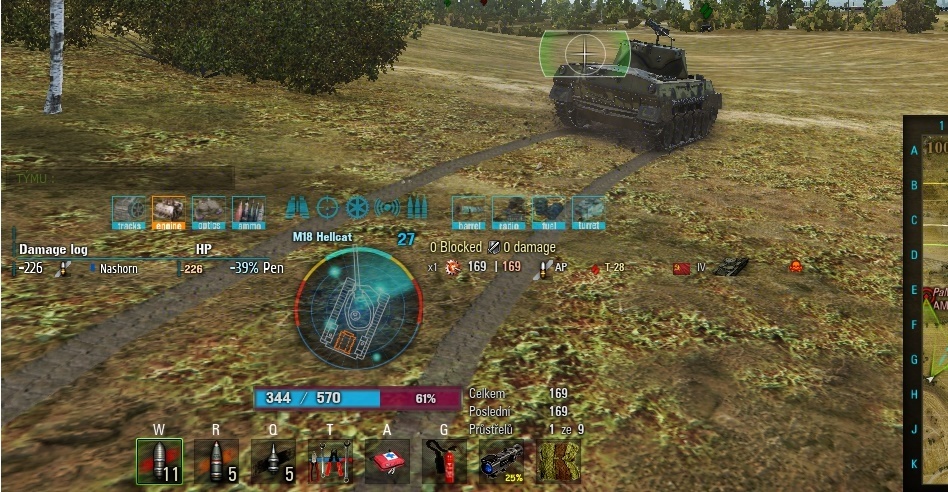Select the Nashorn entry in Damage log
The width and height of the screenshot is (948, 492).
[118, 268]
